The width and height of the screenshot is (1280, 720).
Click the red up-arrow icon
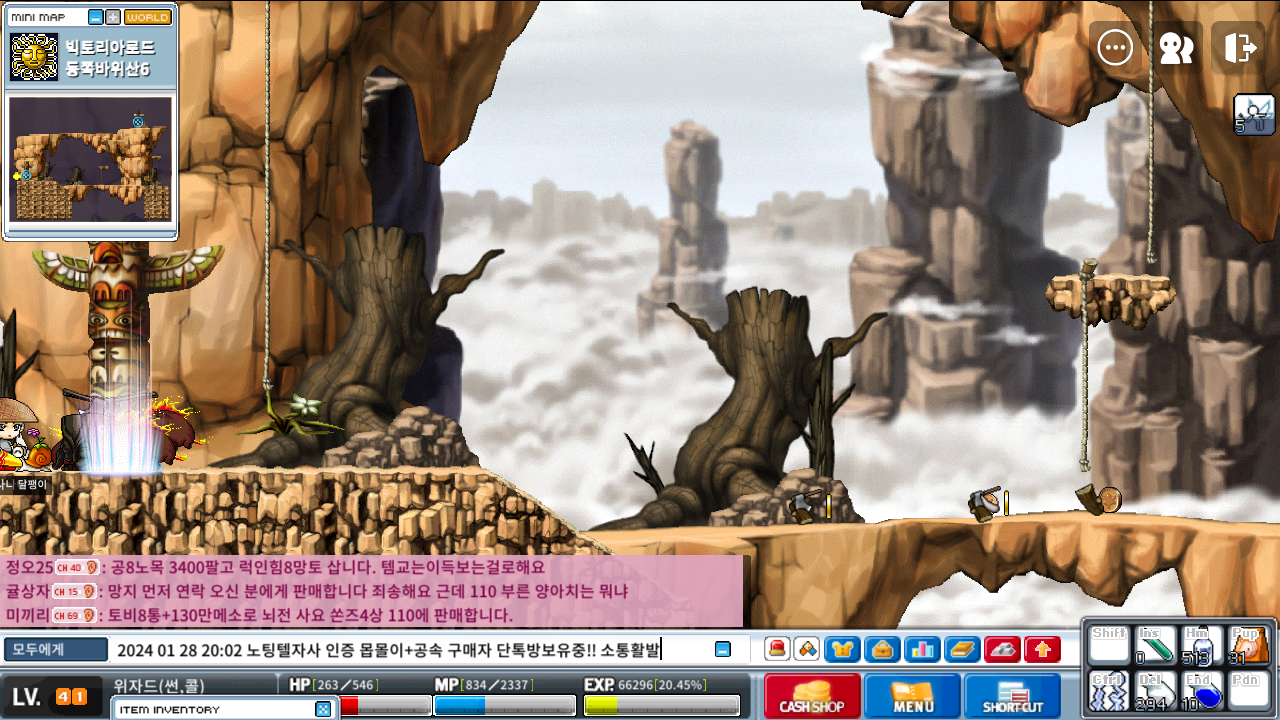click(1042, 649)
